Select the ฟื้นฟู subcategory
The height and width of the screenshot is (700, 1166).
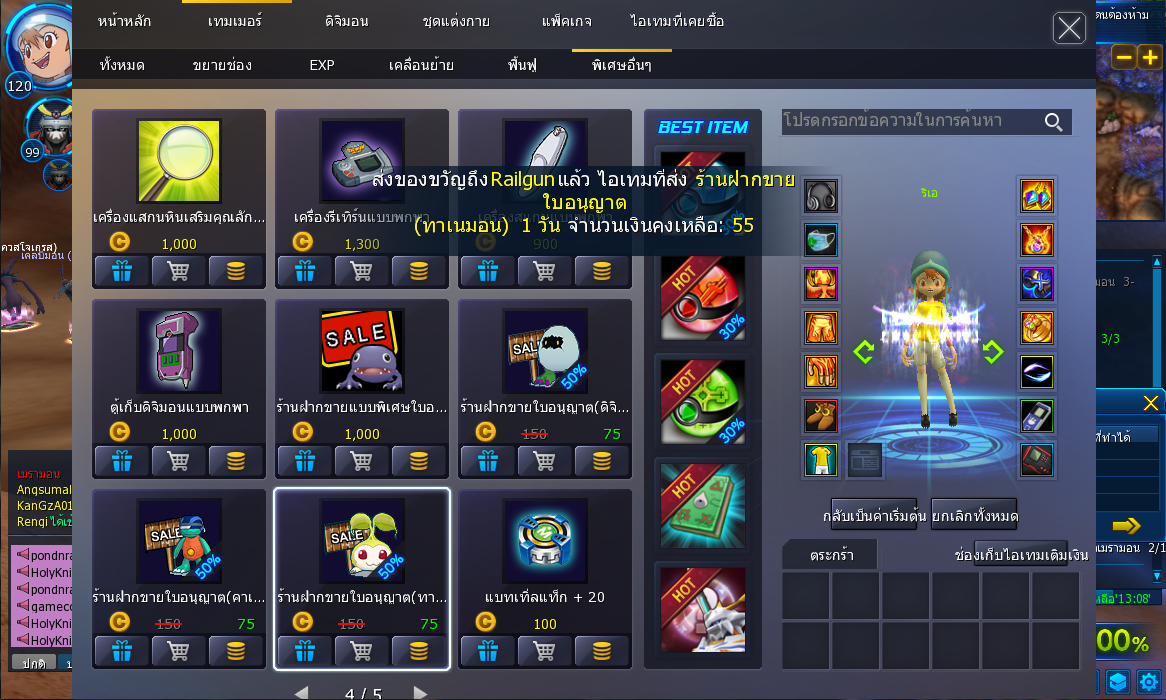click(522, 66)
